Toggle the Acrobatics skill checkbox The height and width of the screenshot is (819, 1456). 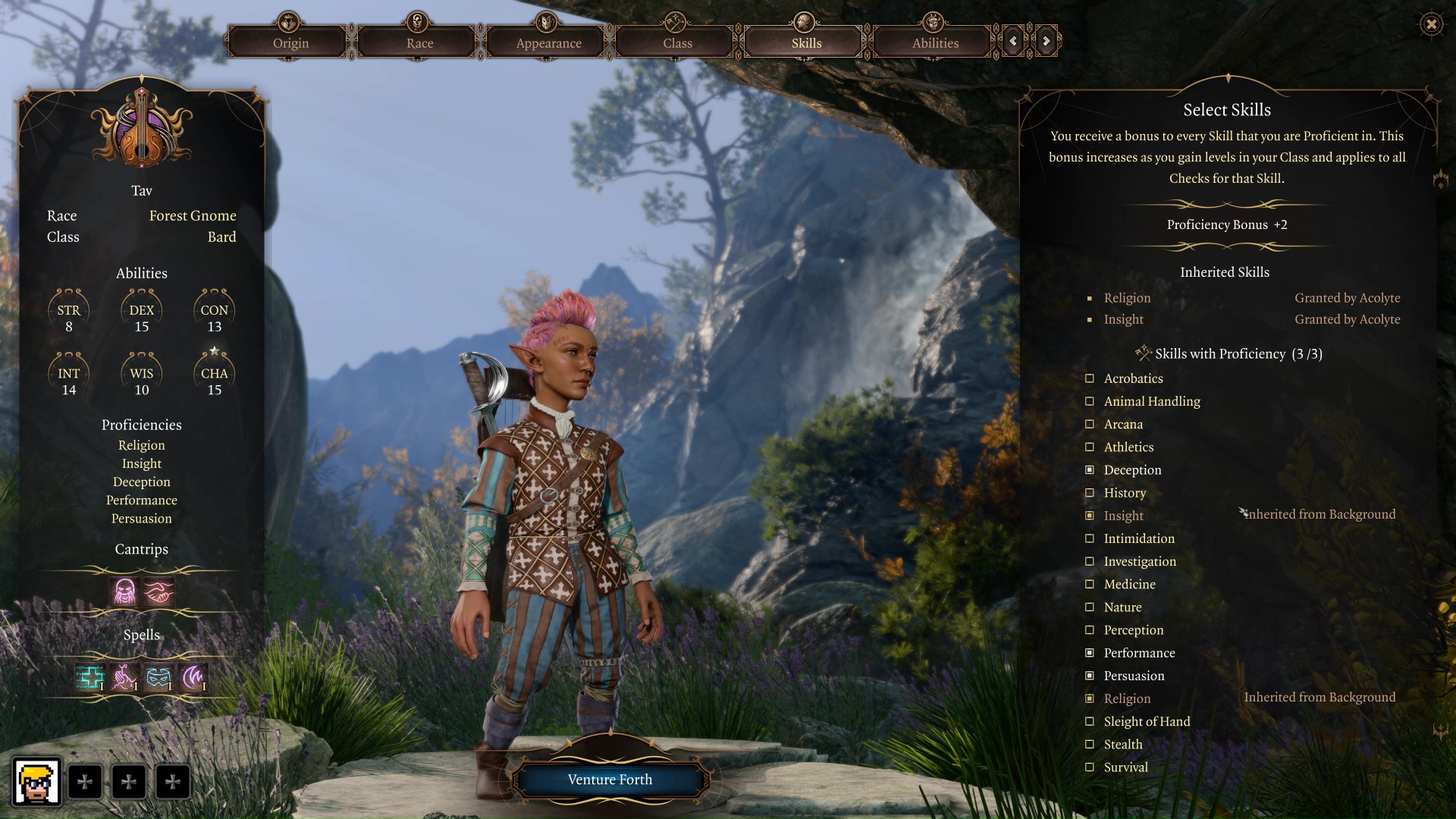1090,378
